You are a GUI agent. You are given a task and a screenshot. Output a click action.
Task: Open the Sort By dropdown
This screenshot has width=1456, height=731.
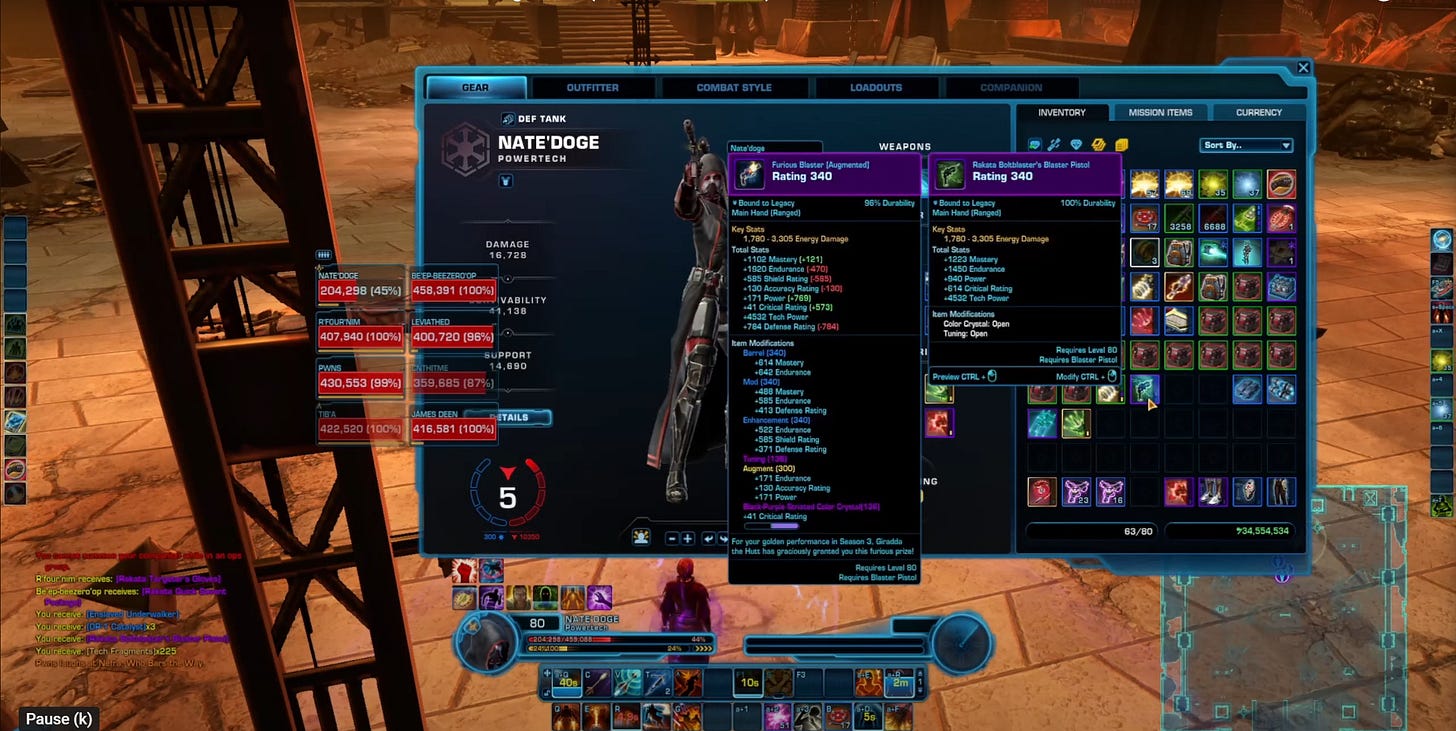tap(1246, 146)
